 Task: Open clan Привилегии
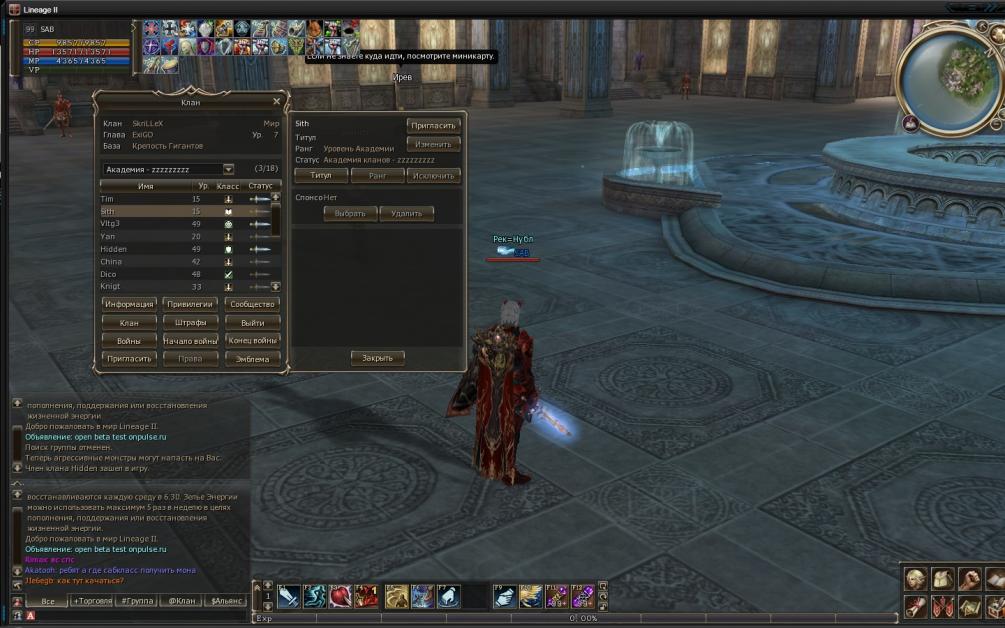(x=190, y=304)
